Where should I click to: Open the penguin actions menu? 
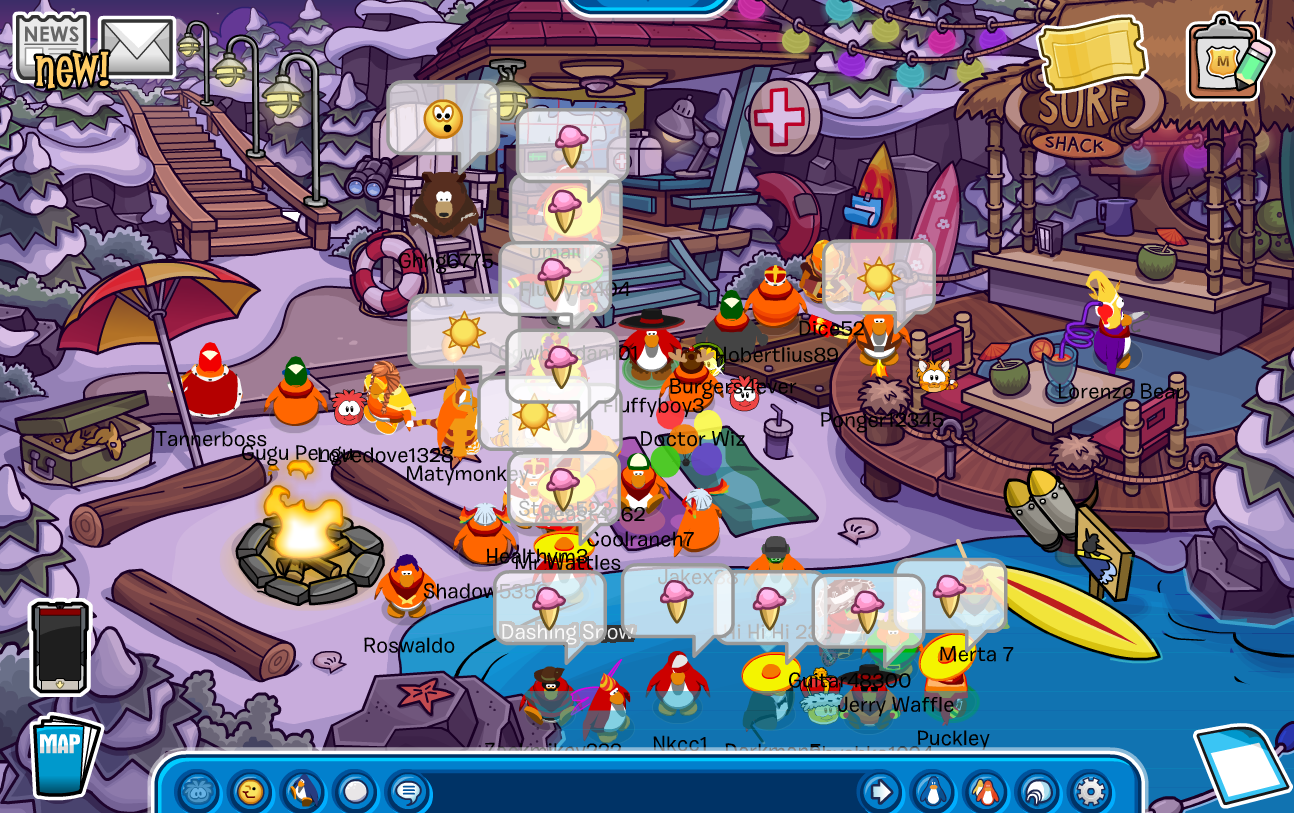[x=303, y=793]
